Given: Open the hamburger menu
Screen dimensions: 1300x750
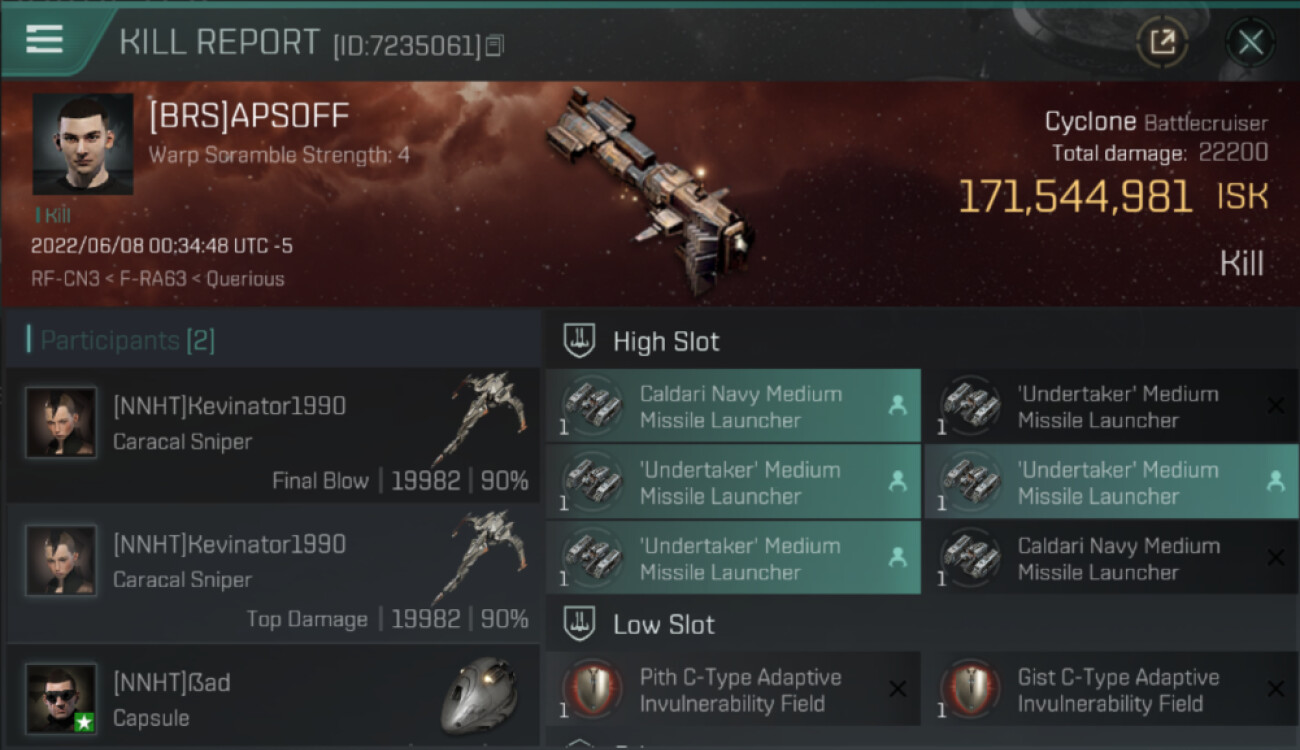Looking at the screenshot, I should pyautogui.click(x=44, y=40).
